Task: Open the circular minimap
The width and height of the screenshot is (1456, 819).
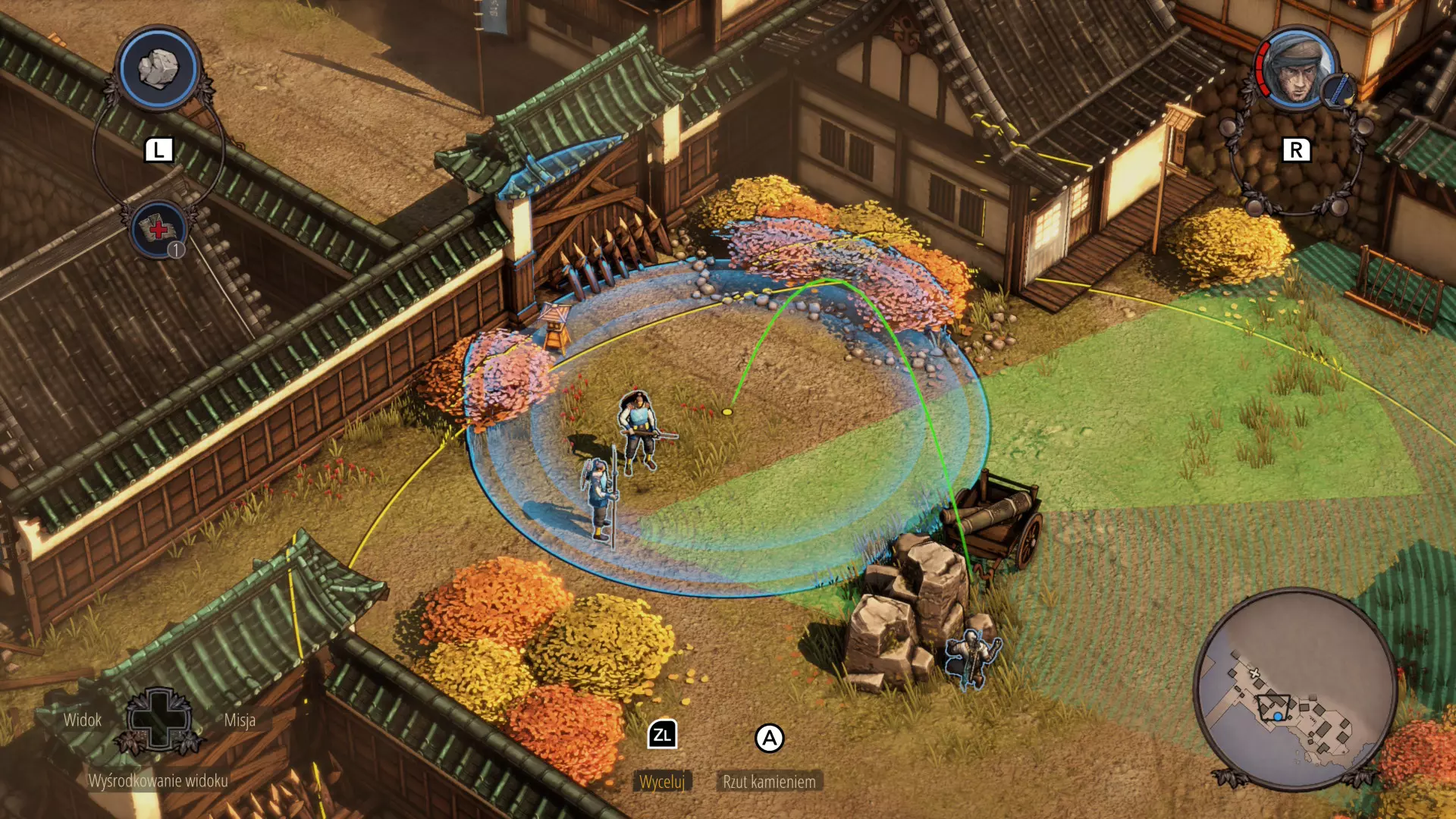Action: coord(1294,689)
